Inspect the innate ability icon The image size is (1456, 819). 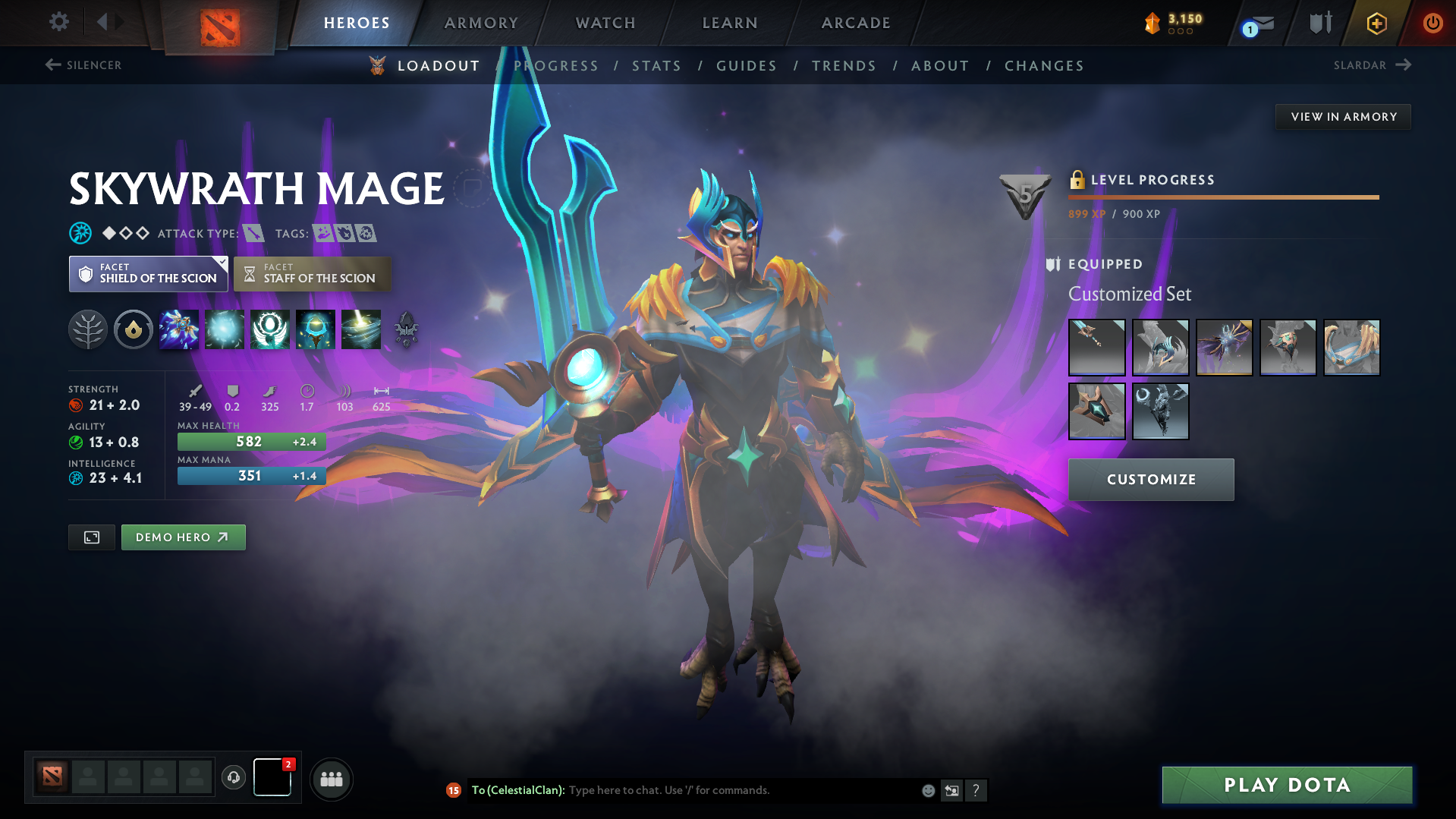[x=134, y=329]
